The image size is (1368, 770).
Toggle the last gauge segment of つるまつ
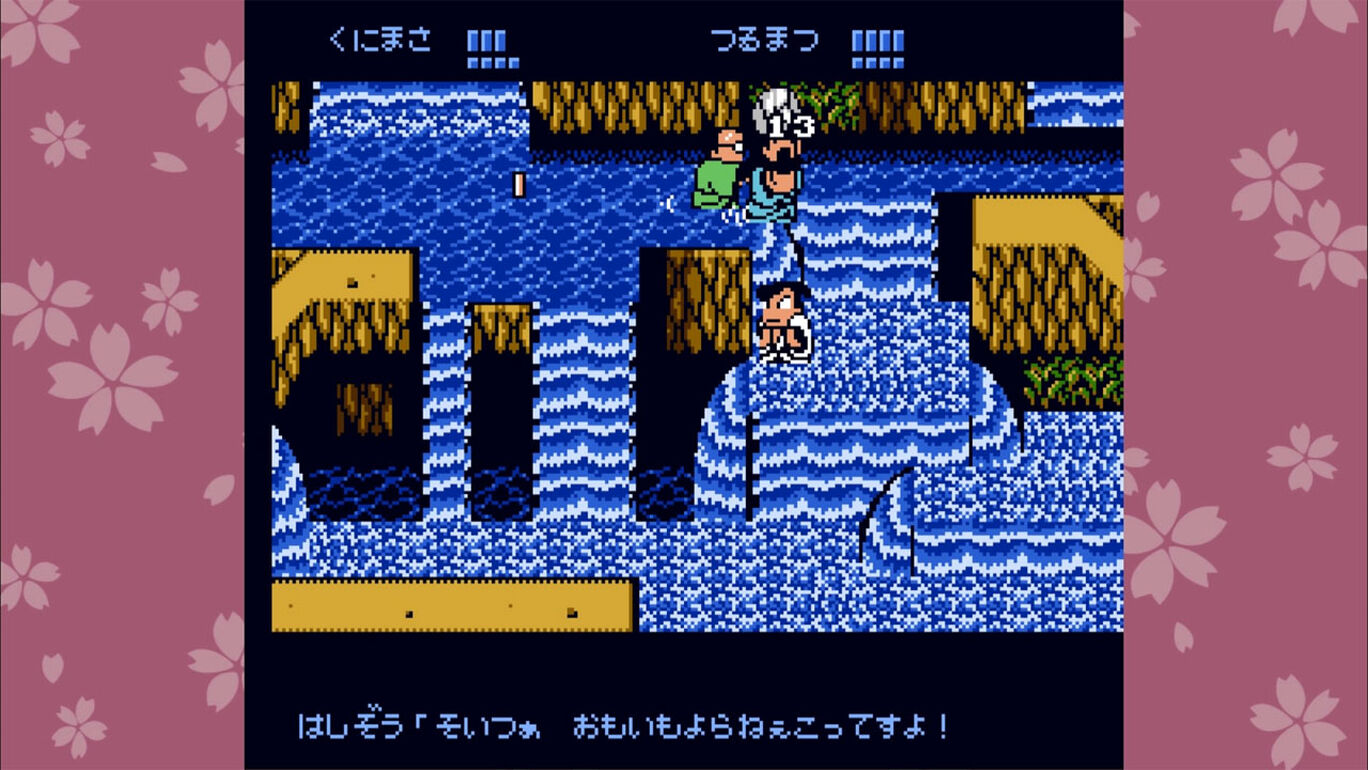point(897,40)
